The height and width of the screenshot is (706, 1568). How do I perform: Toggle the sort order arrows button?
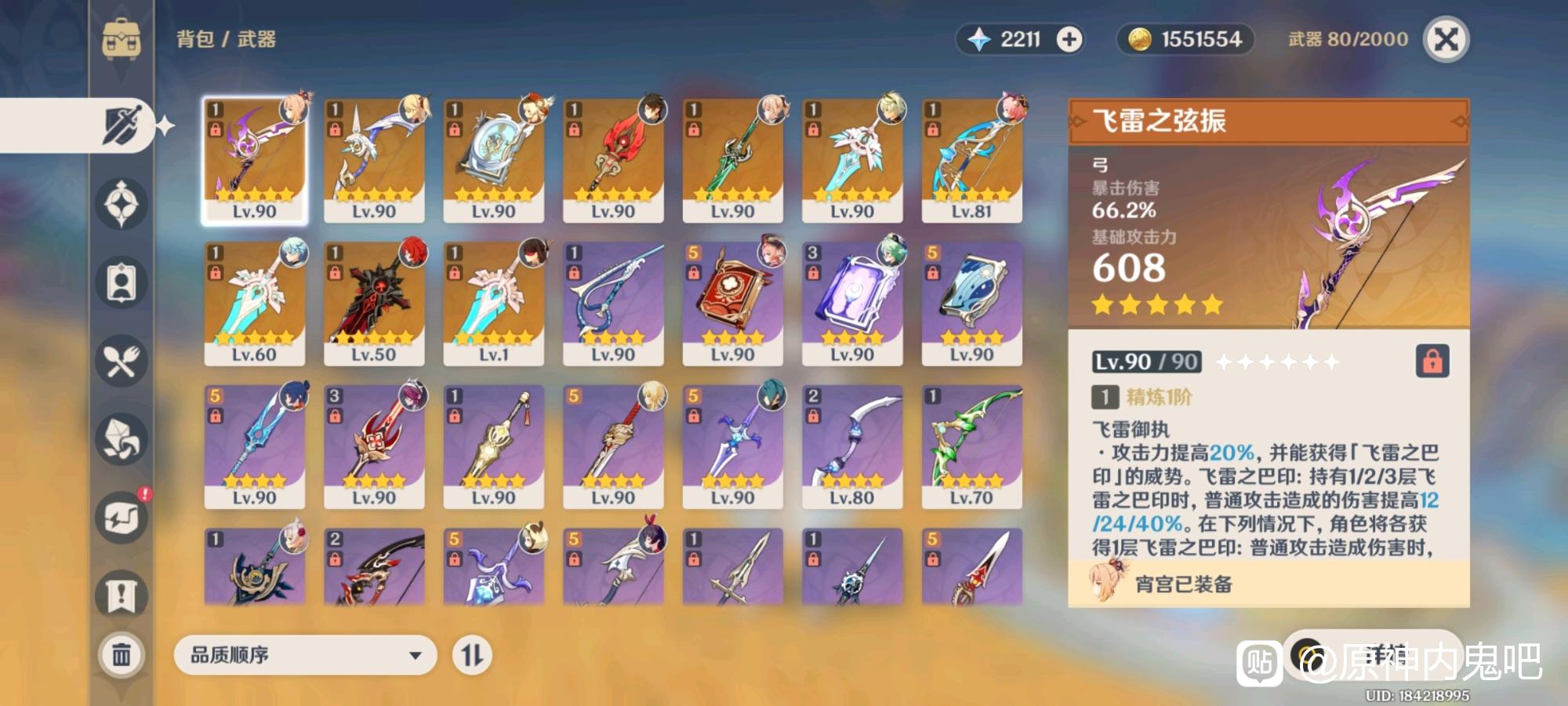pos(472,655)
